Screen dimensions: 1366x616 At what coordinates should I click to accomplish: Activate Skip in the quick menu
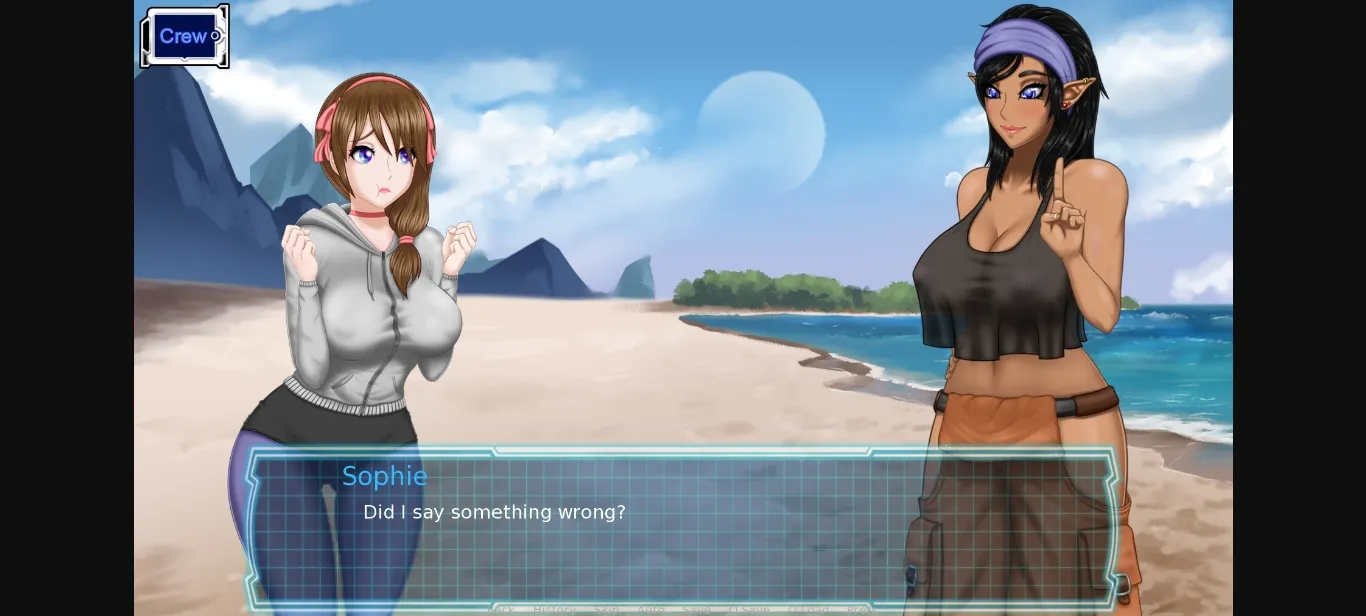(x=606, y=609)
